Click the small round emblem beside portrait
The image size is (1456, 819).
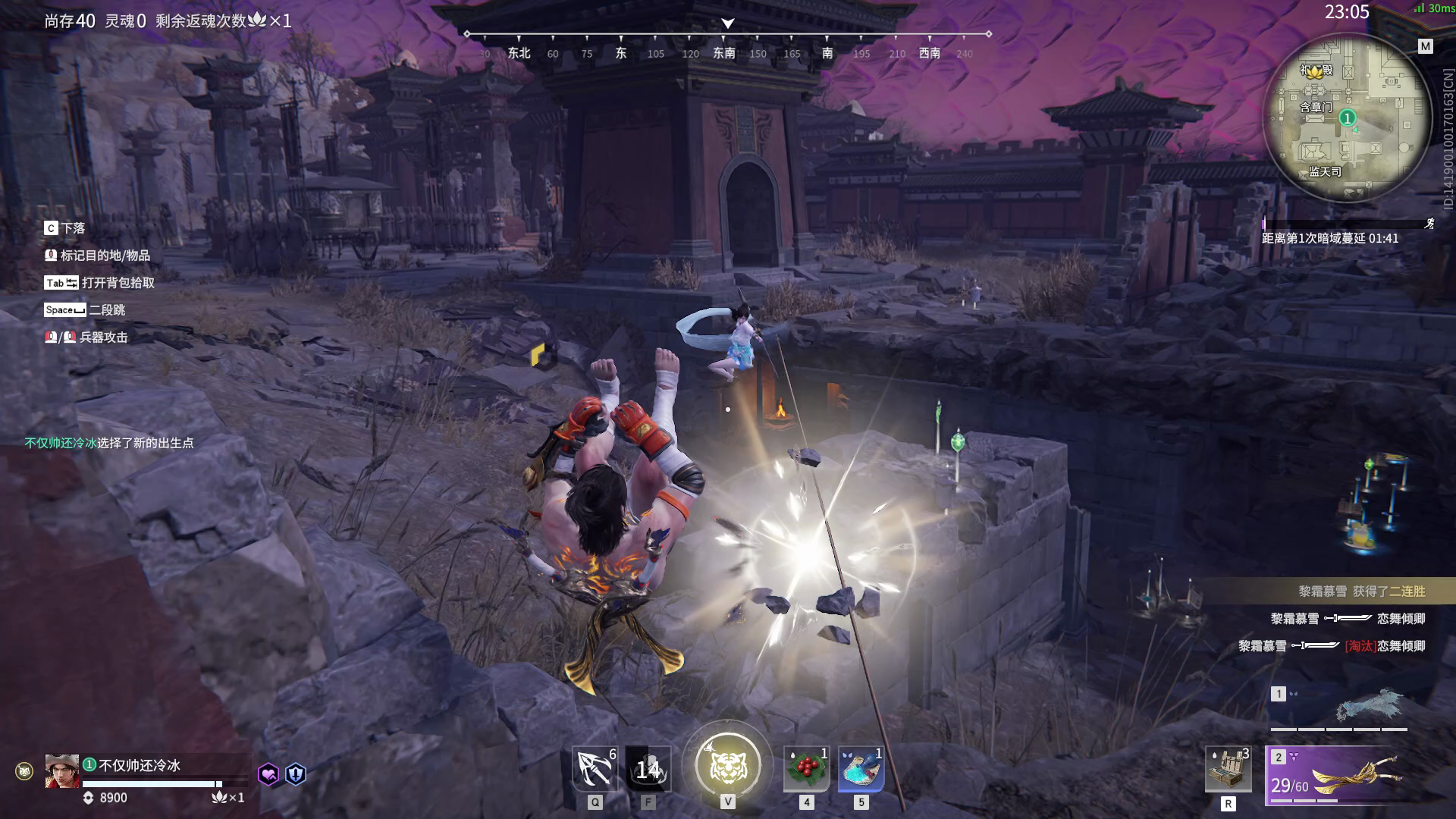pos(24,771)
